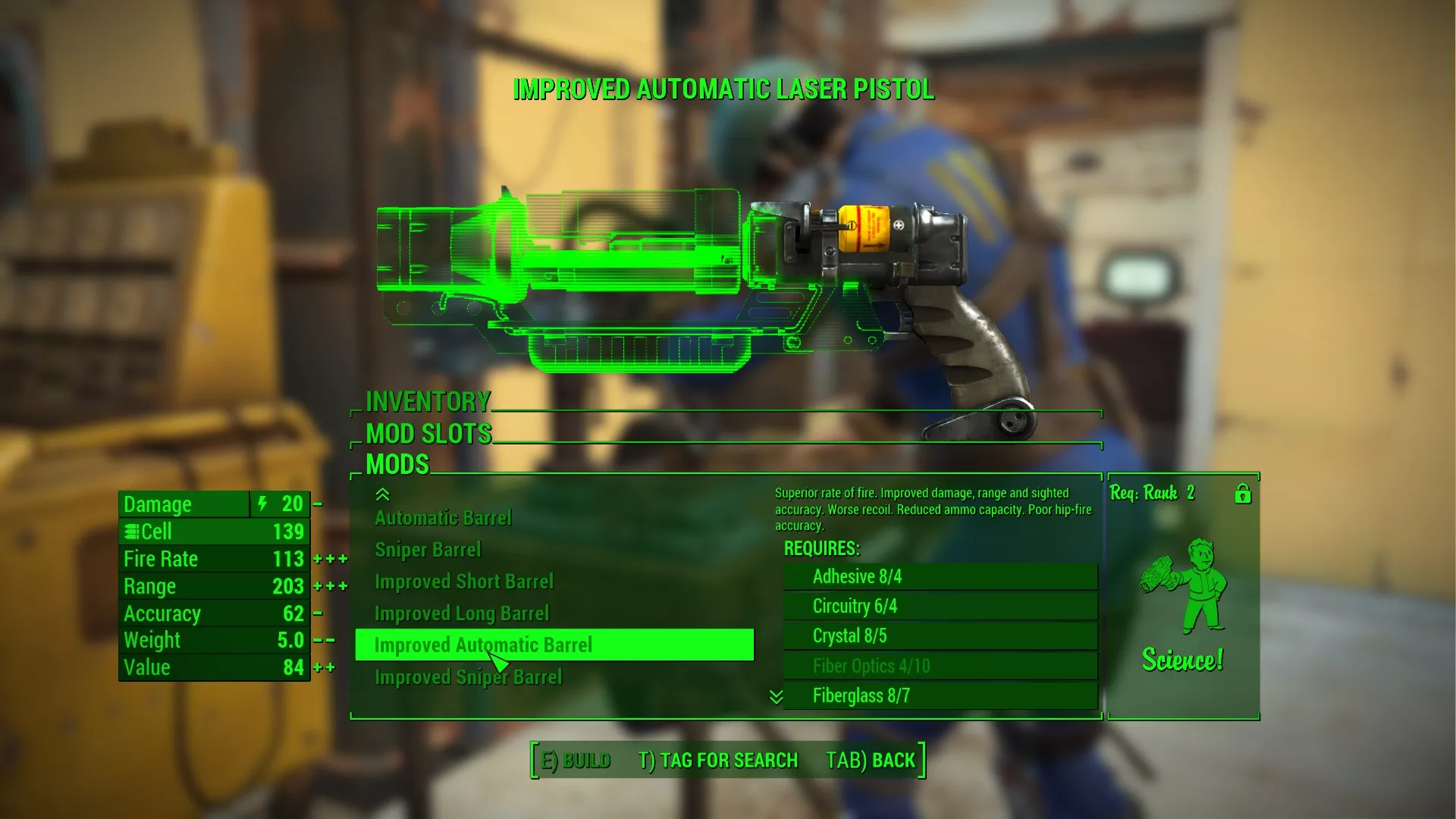Click the padlock icon near Rank 2

[x=1241, y=494]
